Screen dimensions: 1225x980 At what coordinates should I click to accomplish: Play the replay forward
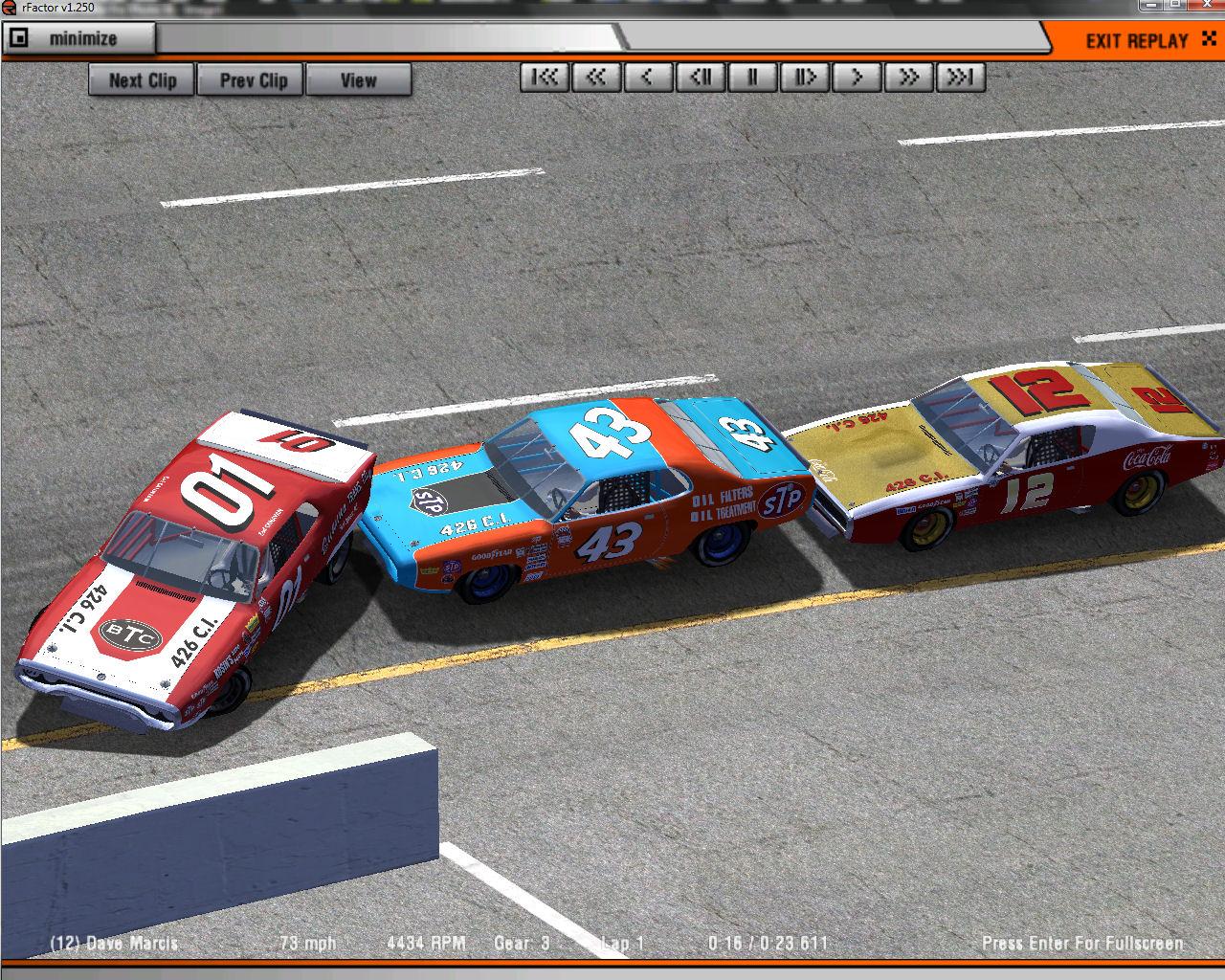click(x=857, y=78)
